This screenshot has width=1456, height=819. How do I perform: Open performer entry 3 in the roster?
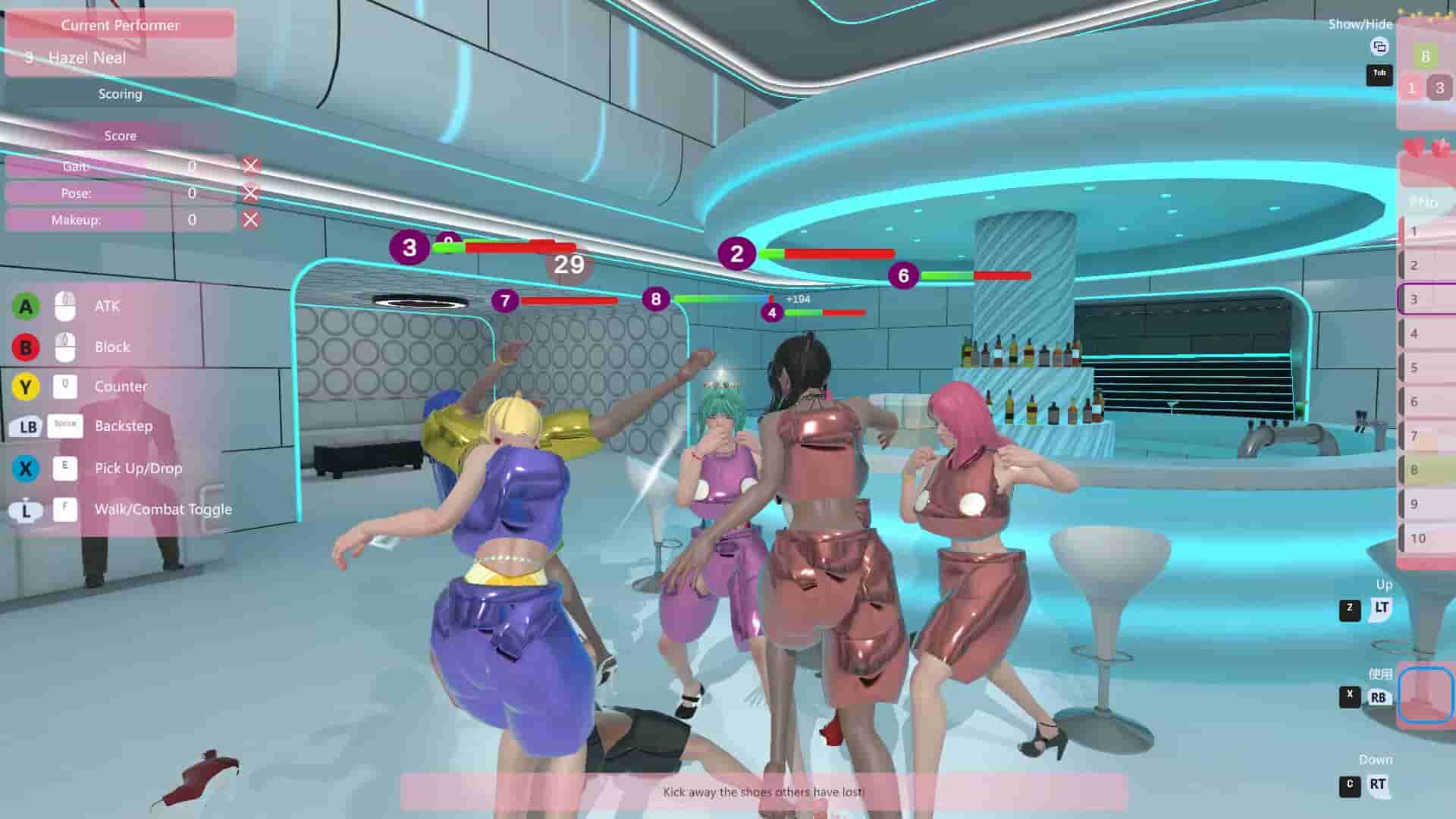tap(1424, 299)
